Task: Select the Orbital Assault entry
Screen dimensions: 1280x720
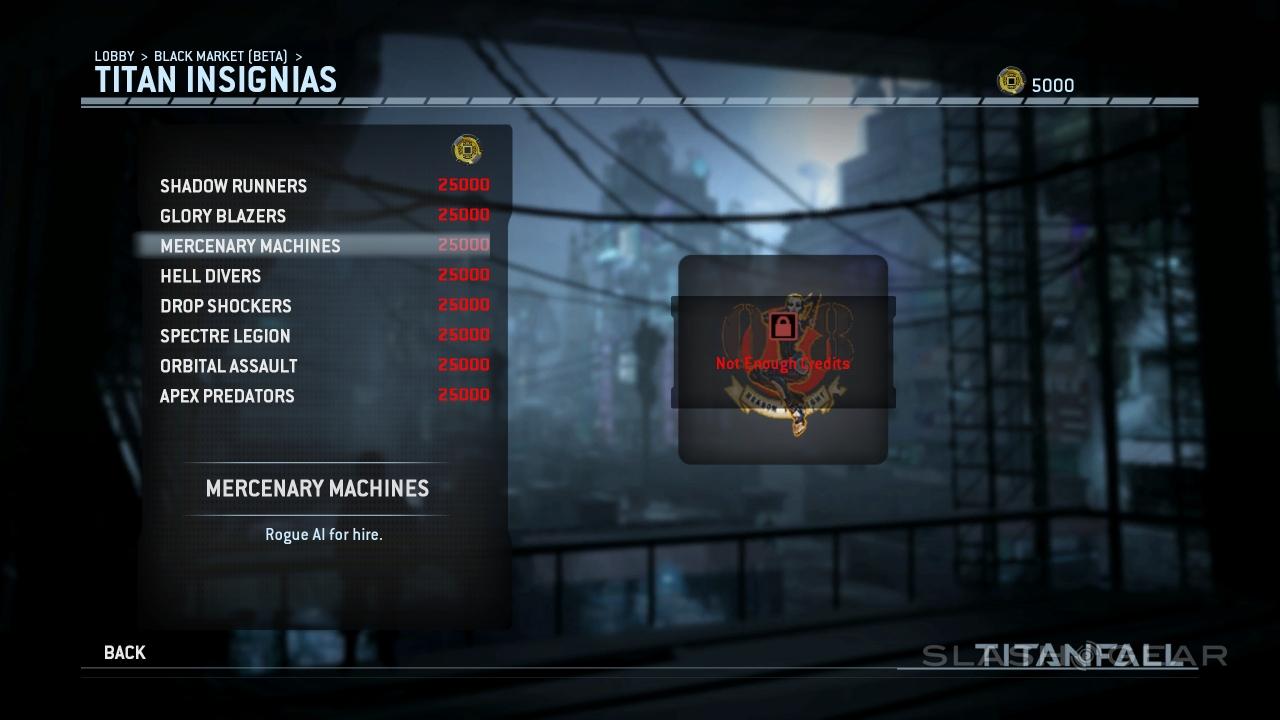Action: click(x=228, y=366)
